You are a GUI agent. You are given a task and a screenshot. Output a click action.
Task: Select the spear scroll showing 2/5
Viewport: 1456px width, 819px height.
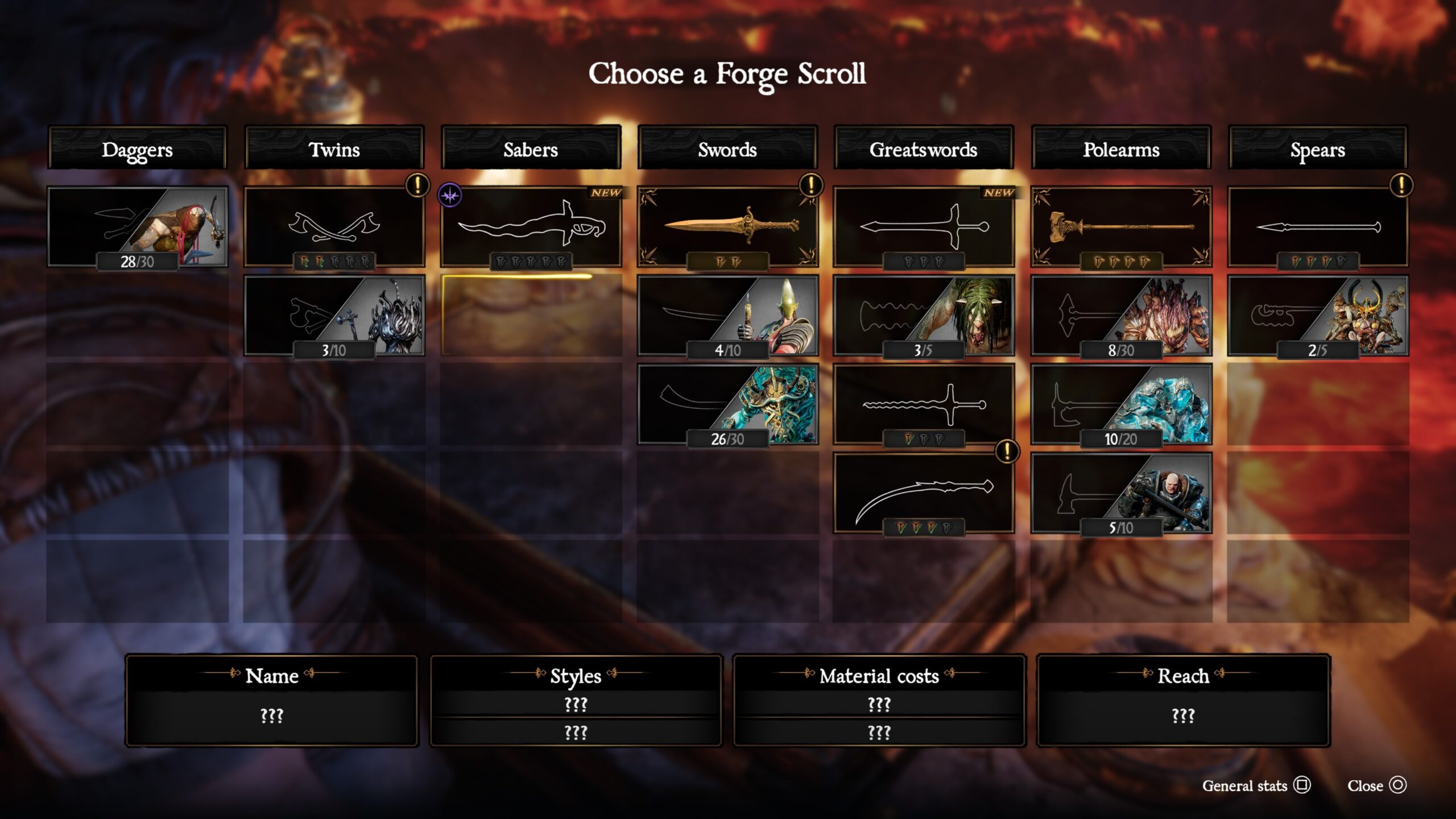pyautogui.click(x=1317, y=316)
